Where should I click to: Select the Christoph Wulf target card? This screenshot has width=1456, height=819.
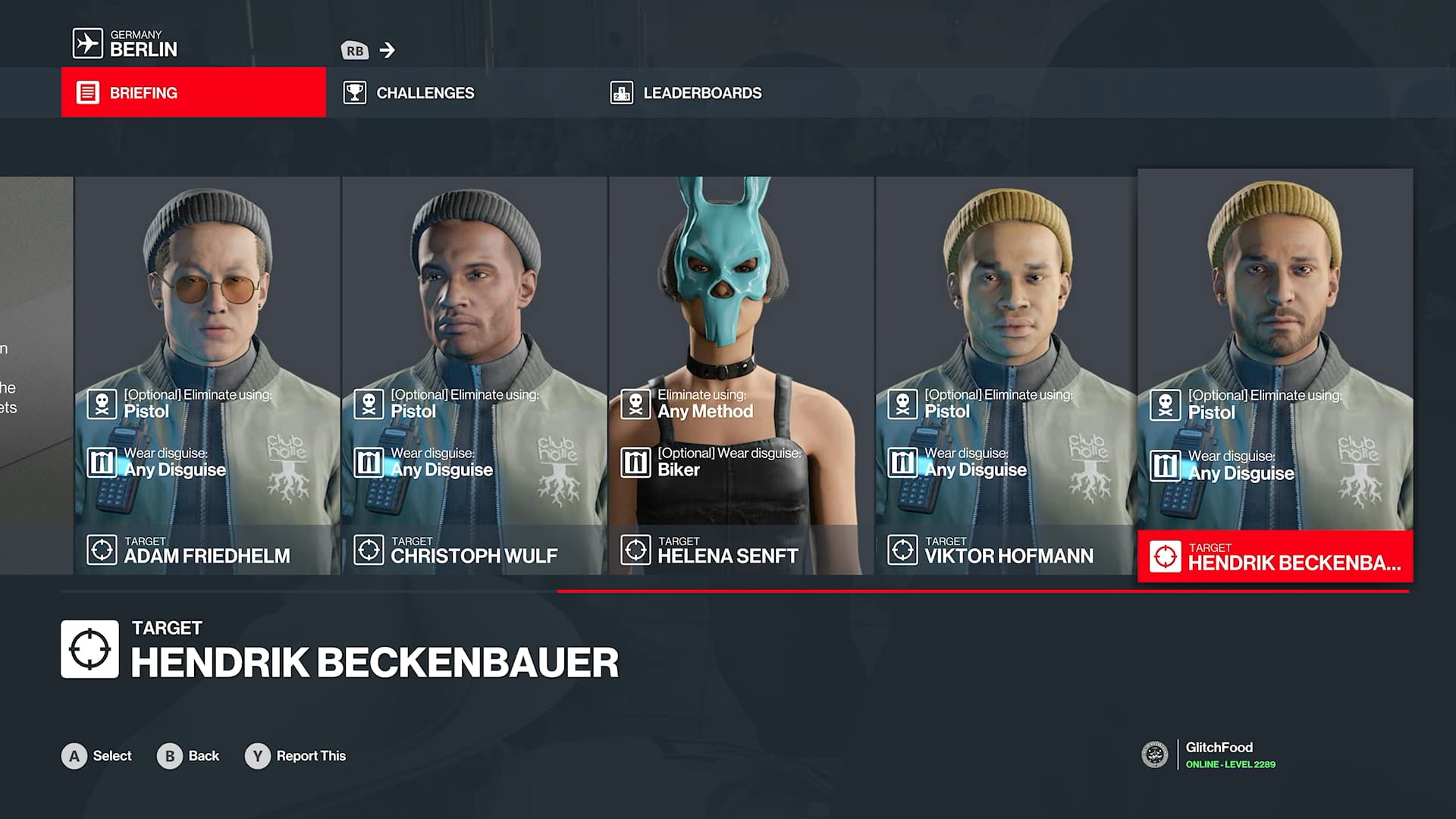474,375
